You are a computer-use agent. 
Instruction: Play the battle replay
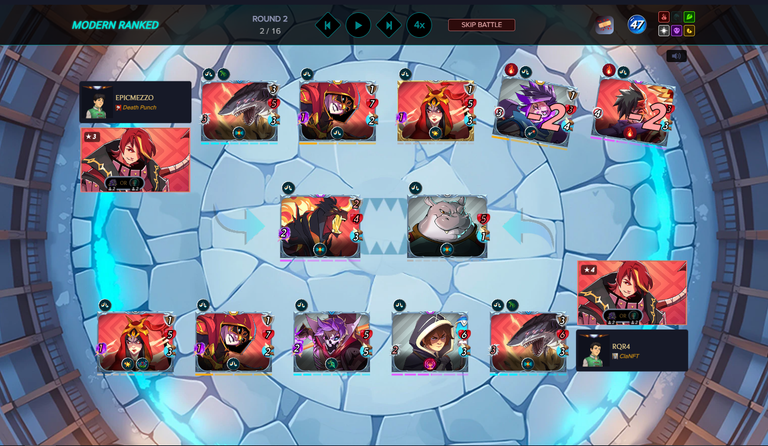(358, 25)
